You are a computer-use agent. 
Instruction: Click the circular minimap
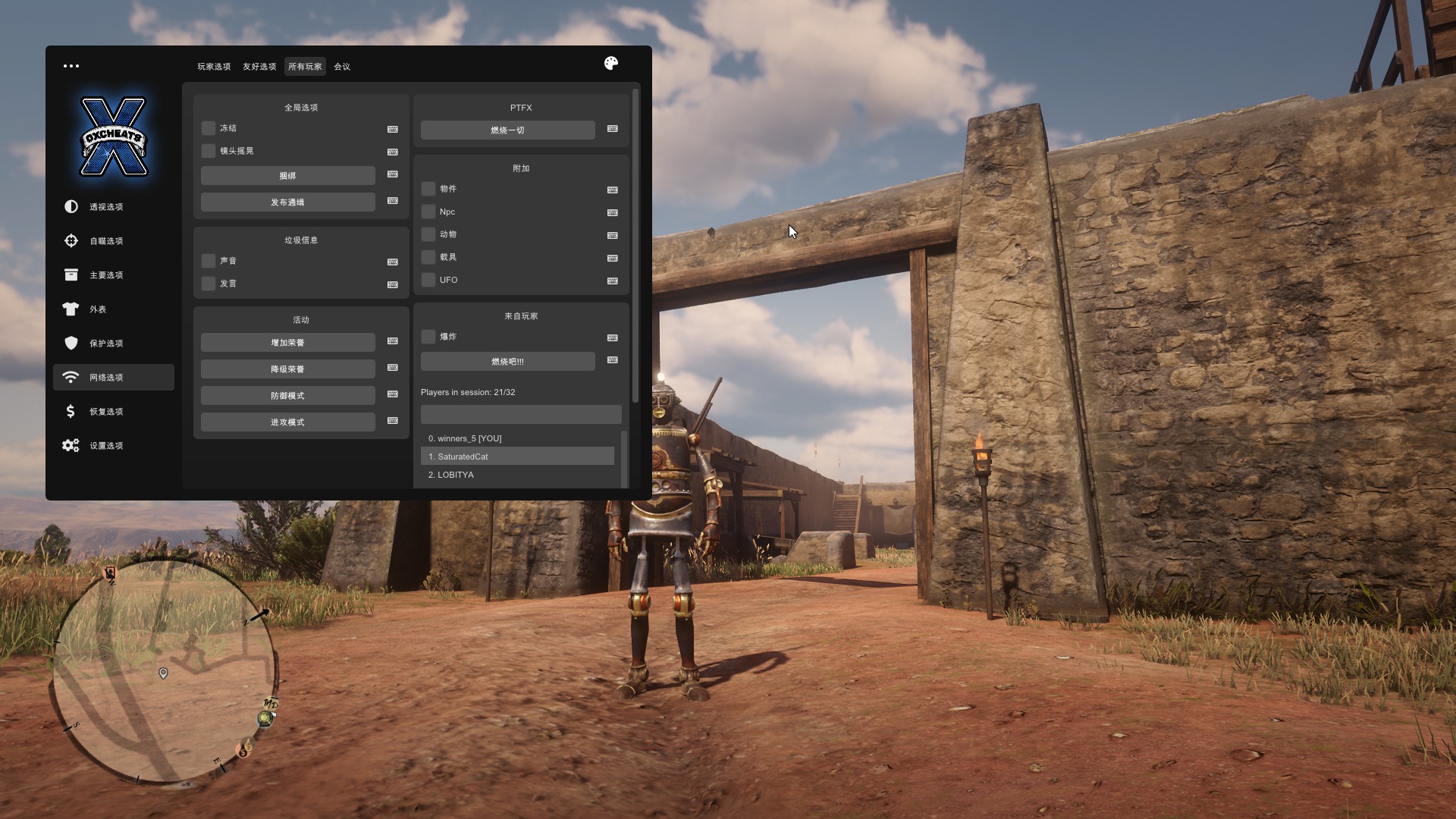pos(163,671)
